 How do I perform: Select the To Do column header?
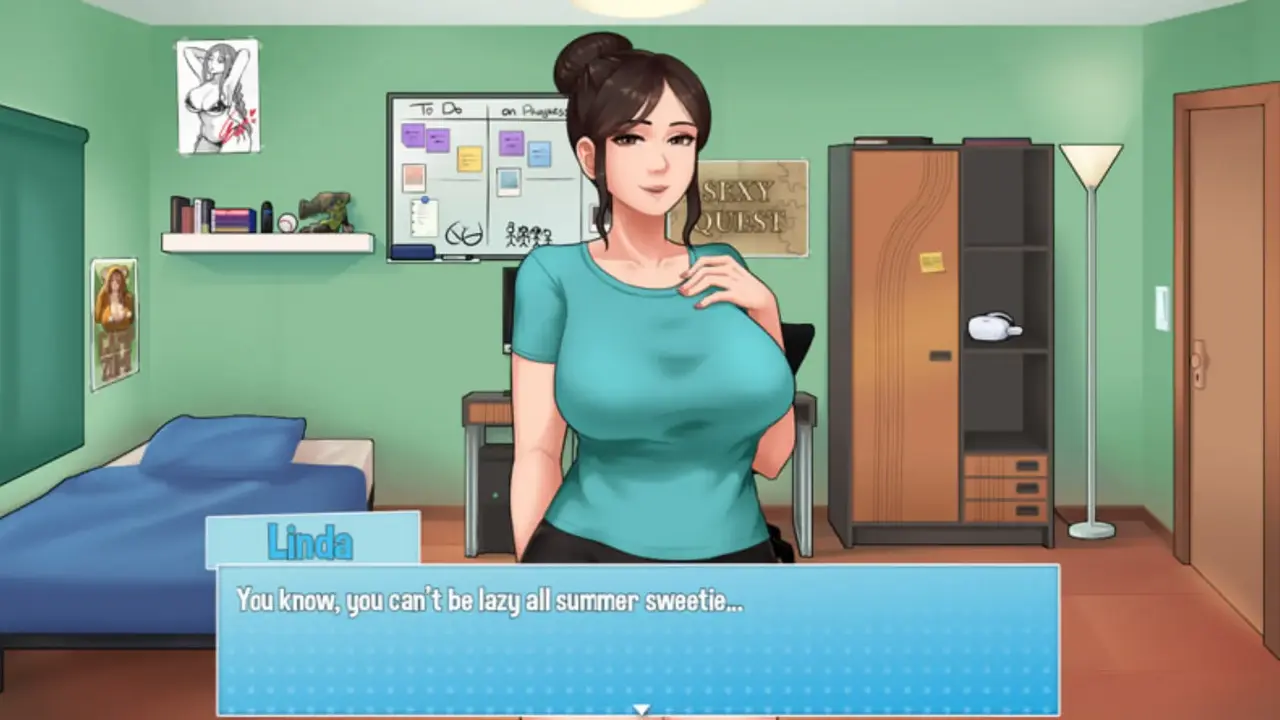point(437,108)
